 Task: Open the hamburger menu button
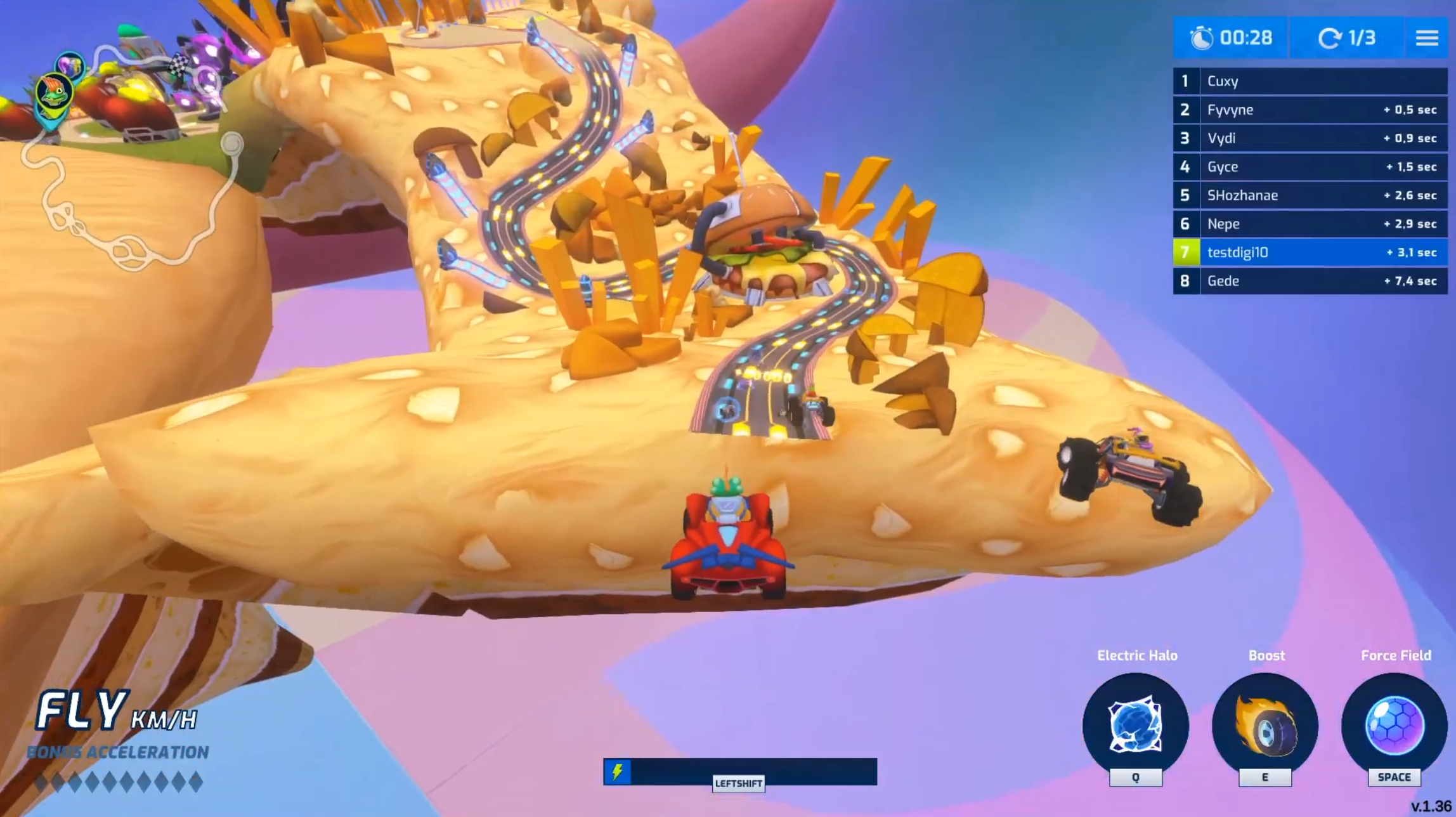point(1426,38)
